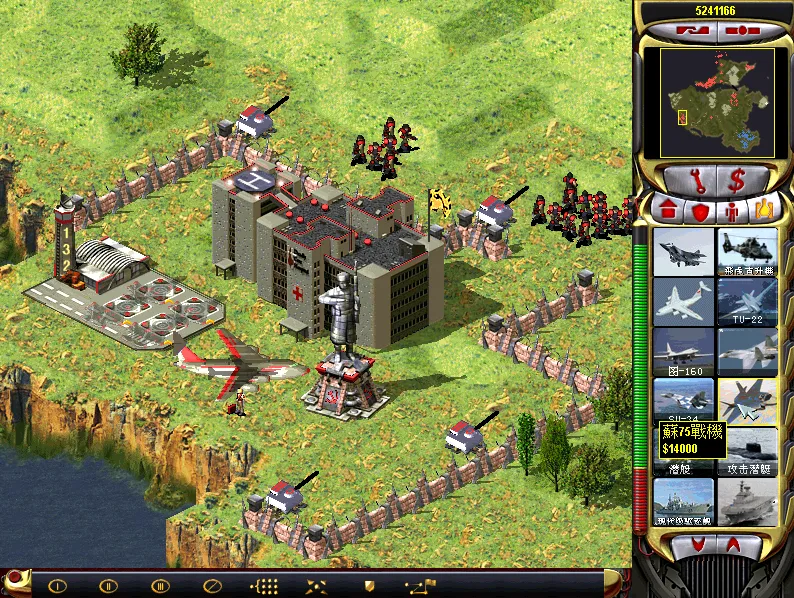Image resolution: width=794 pixels, height=598 pixels.
Task: Switch to the vehicles build tab
Action: [x=764, y=211]
